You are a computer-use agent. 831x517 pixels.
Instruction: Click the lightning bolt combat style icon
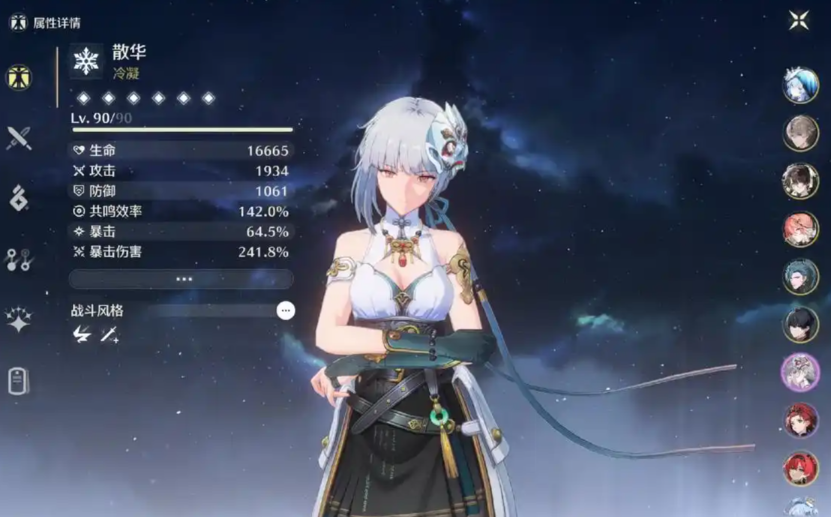click(x=82, y=336)
